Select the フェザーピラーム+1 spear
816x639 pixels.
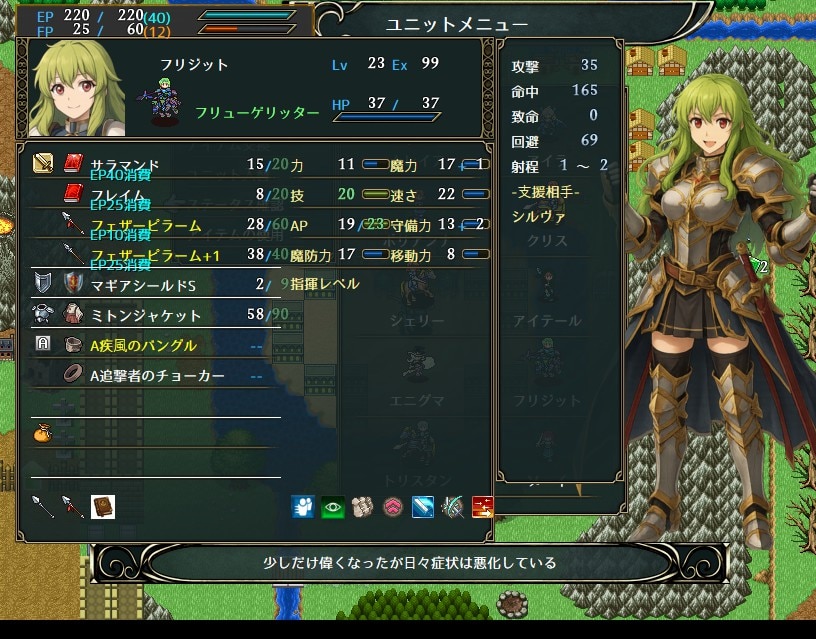point(152,255)
